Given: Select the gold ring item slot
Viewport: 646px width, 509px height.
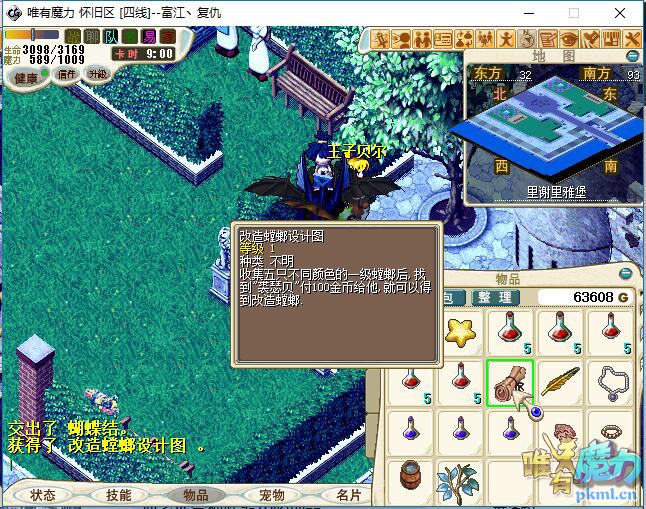Looking at the screenshot, I should [612, 430].
